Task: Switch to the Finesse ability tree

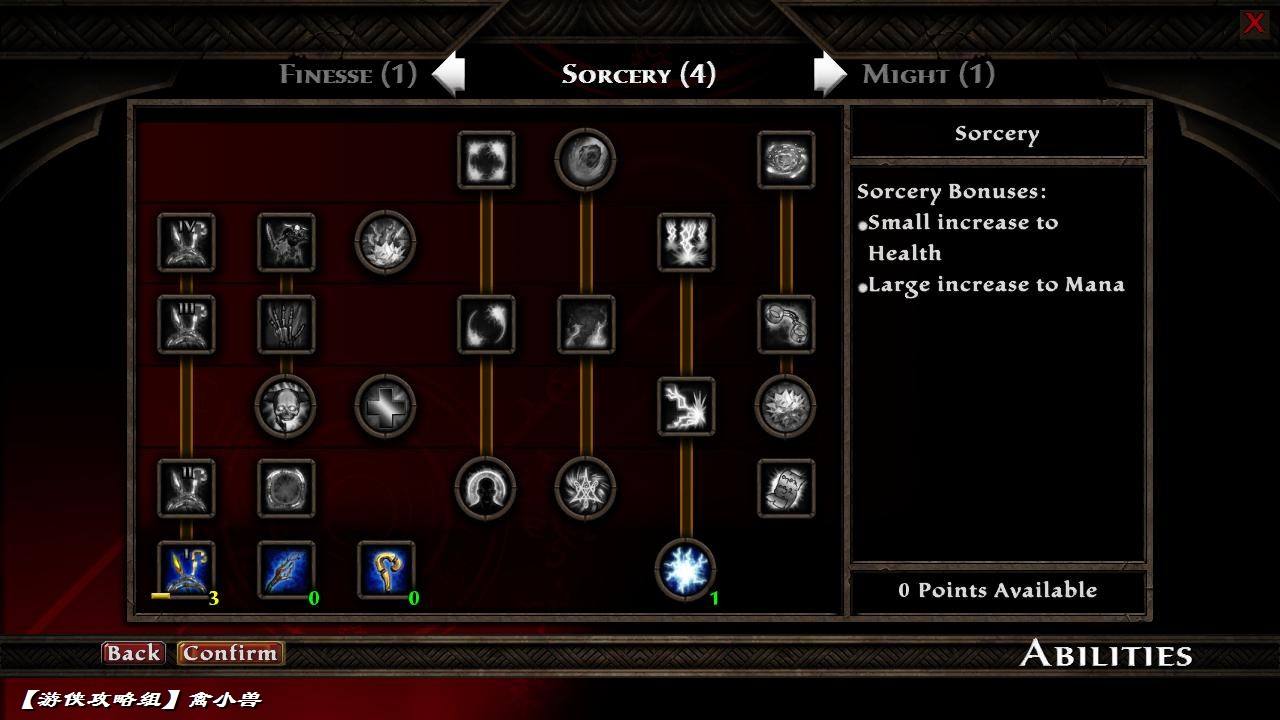Action: tap(347, 74)
